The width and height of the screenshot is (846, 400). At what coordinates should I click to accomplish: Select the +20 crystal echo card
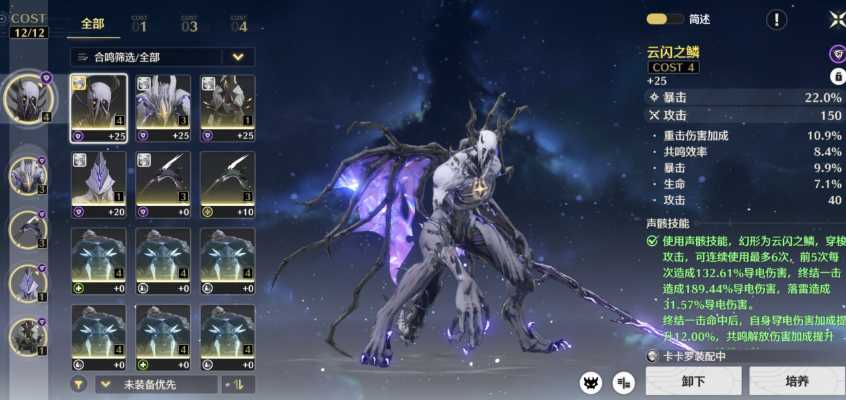tap(98, 184)
